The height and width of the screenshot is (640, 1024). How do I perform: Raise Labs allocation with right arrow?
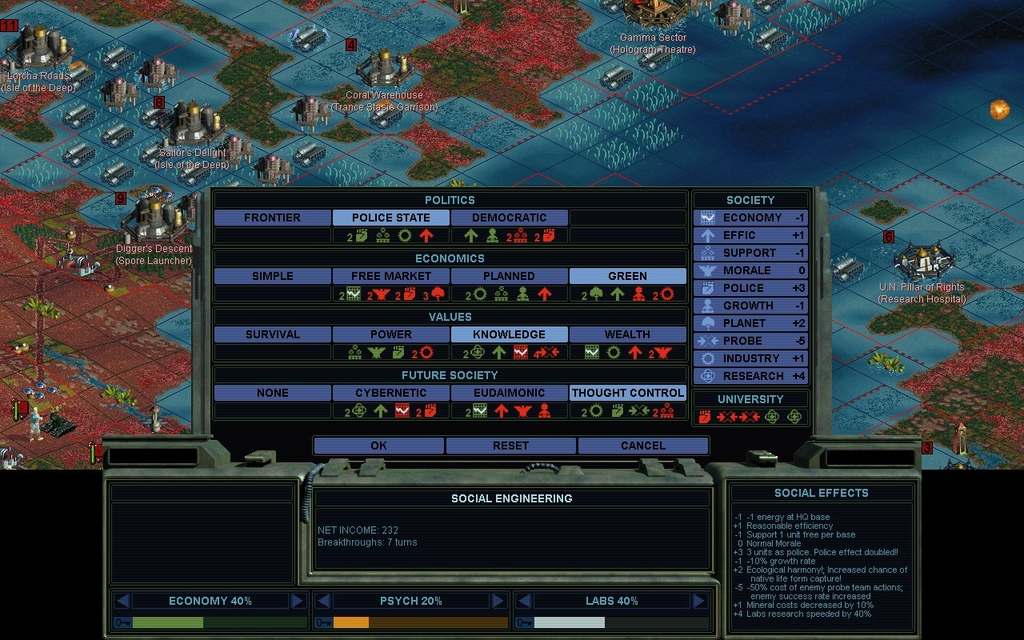(699, 601)
